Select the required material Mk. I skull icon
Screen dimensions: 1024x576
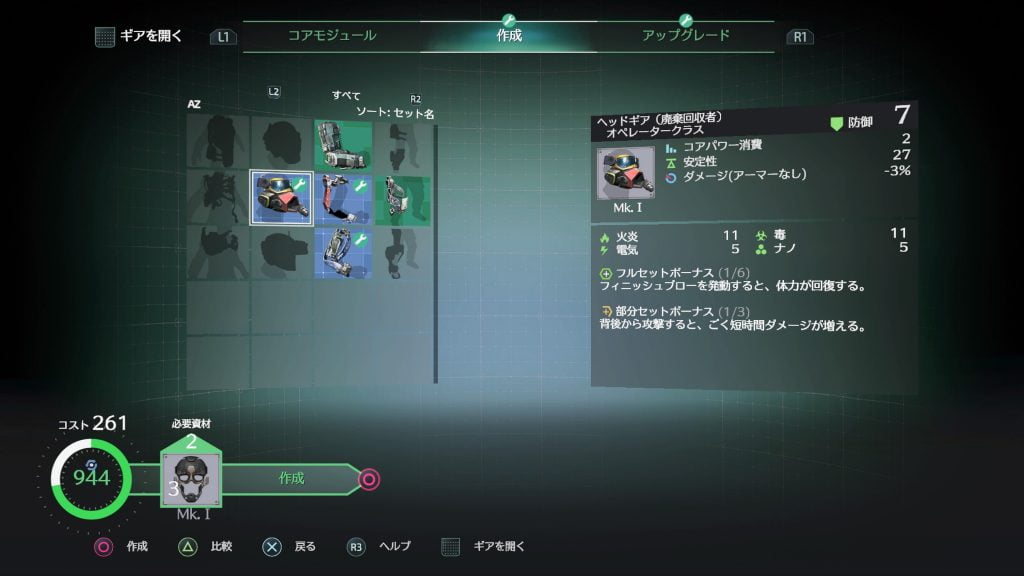click(x=190, y=479)
